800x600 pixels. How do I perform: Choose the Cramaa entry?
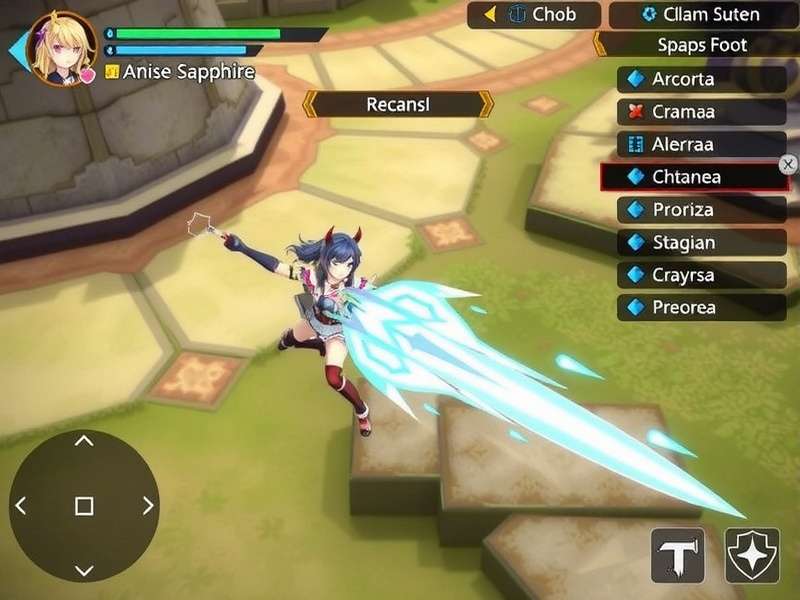(702, 112)
